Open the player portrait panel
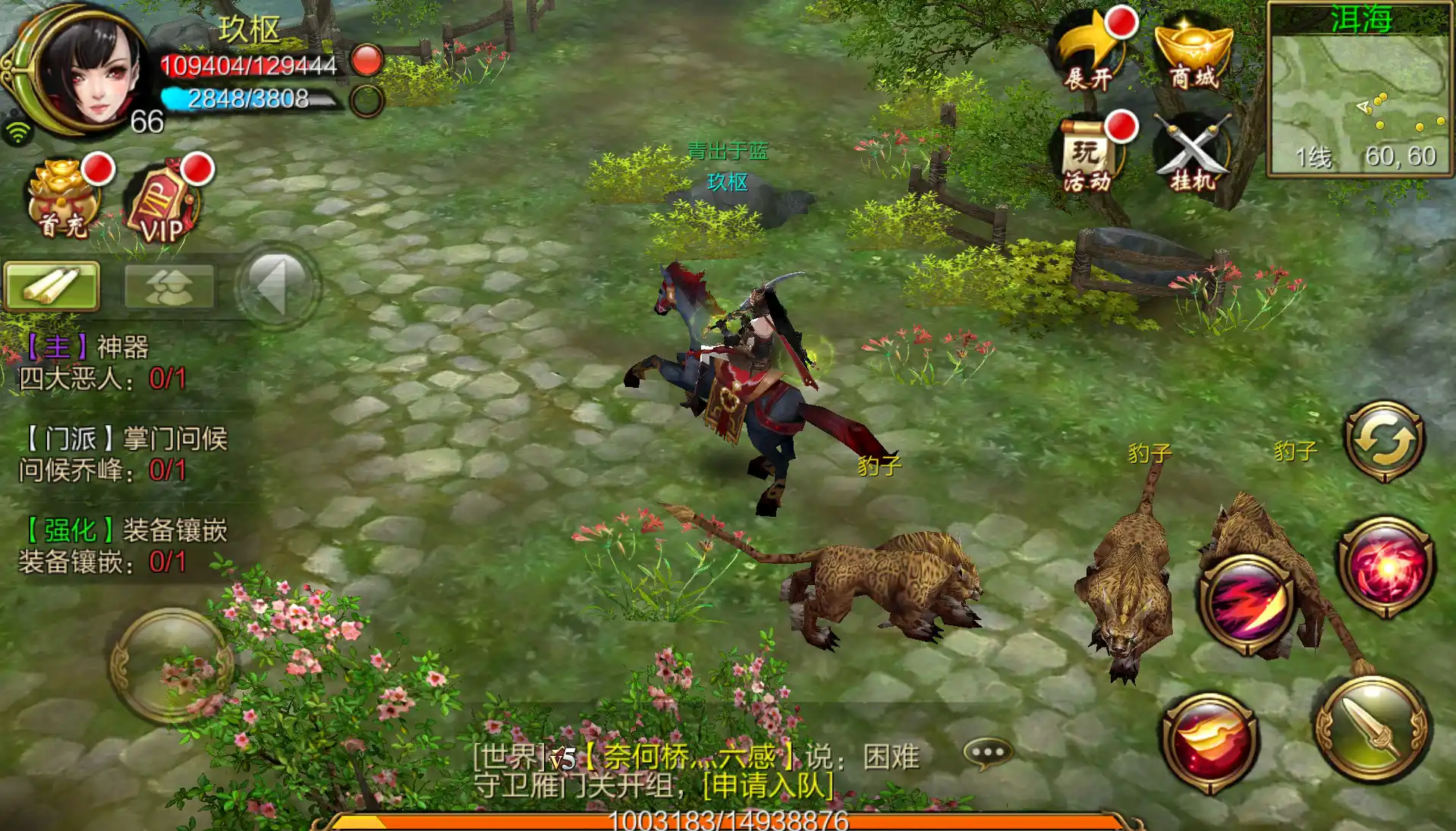The height and width of the screenshot is (831, 1456). [x=85, y=70]
